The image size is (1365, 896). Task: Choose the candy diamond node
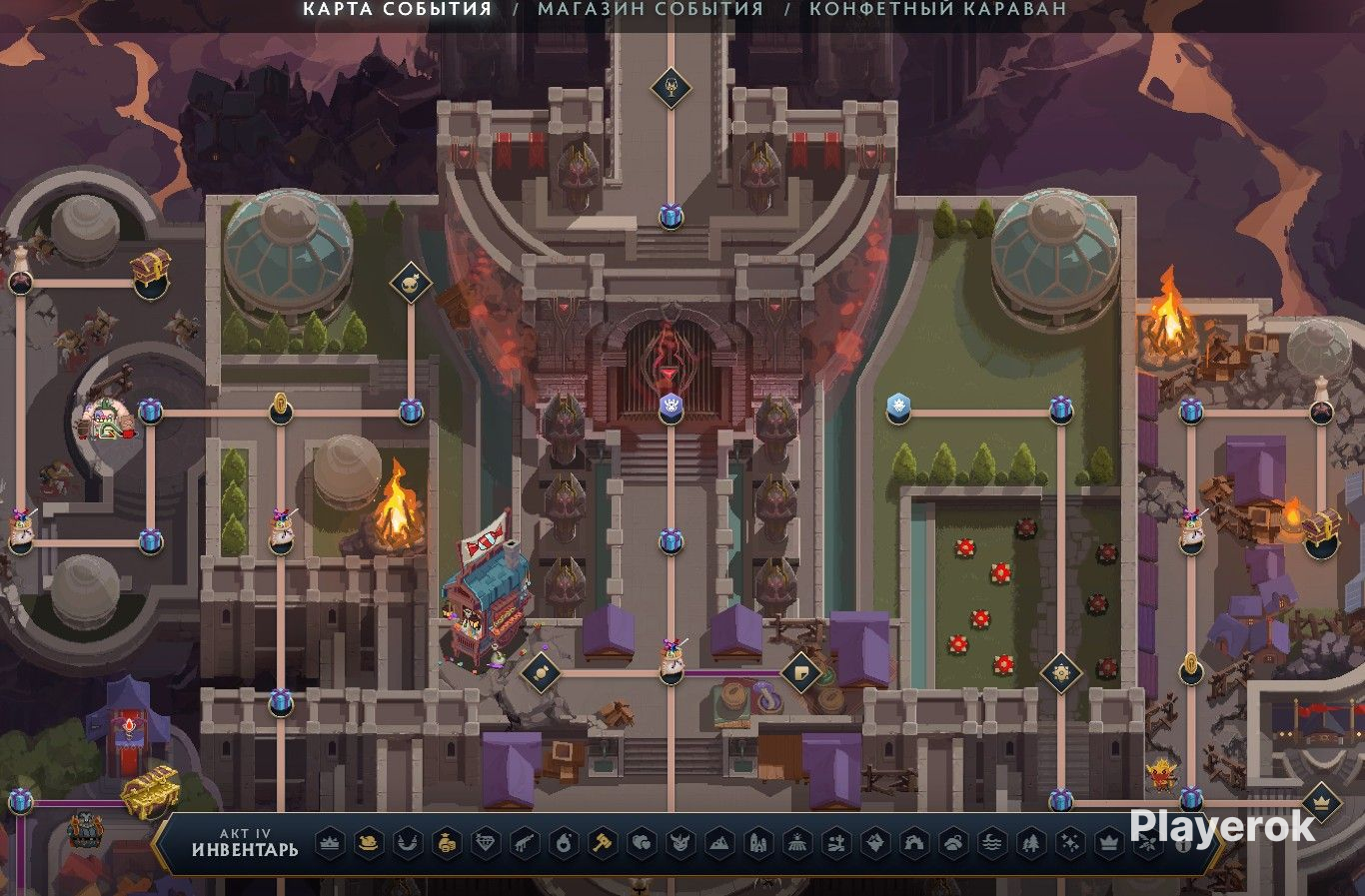coord(541,672)
